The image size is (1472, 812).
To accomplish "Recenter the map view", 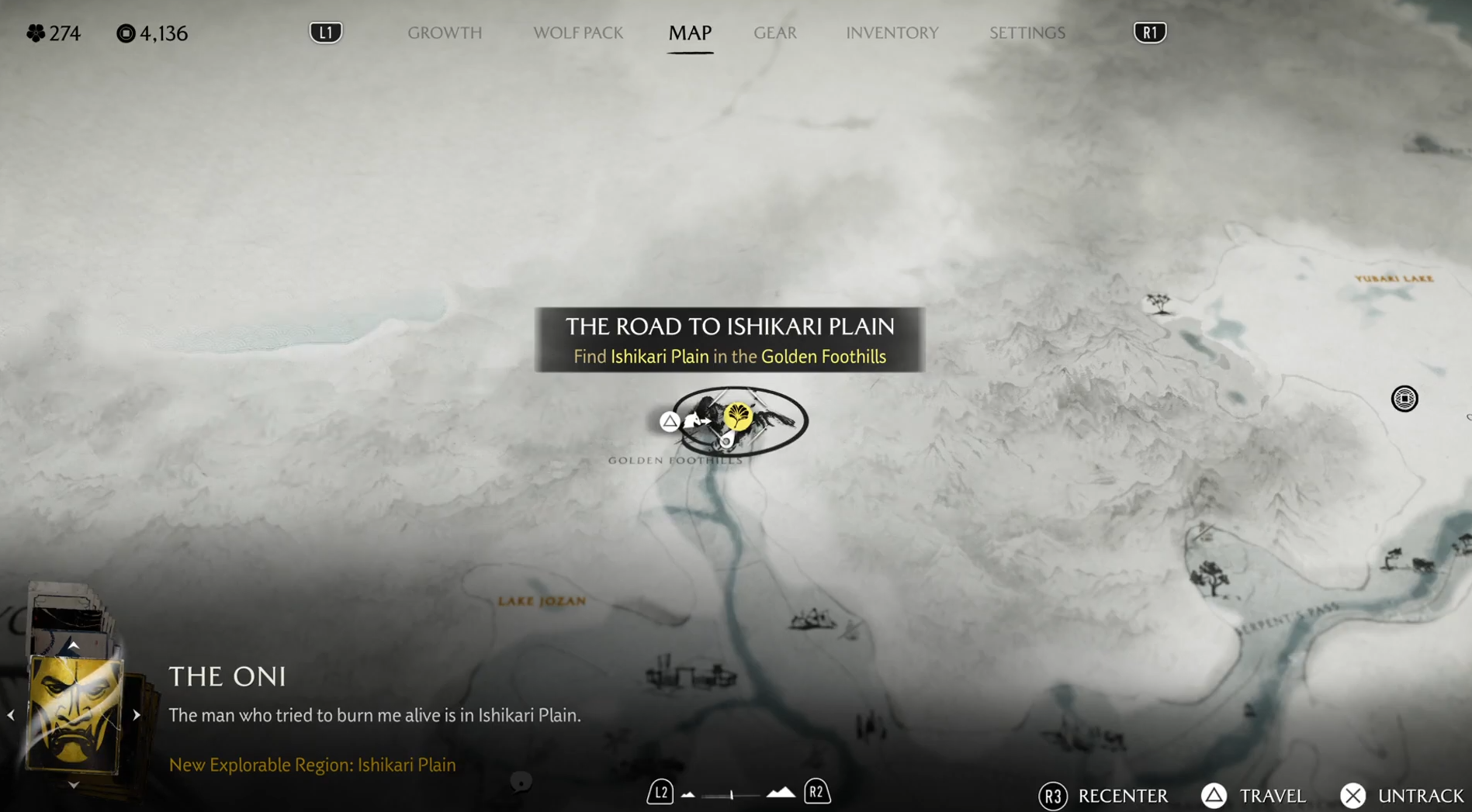I will click(1103, 796).
